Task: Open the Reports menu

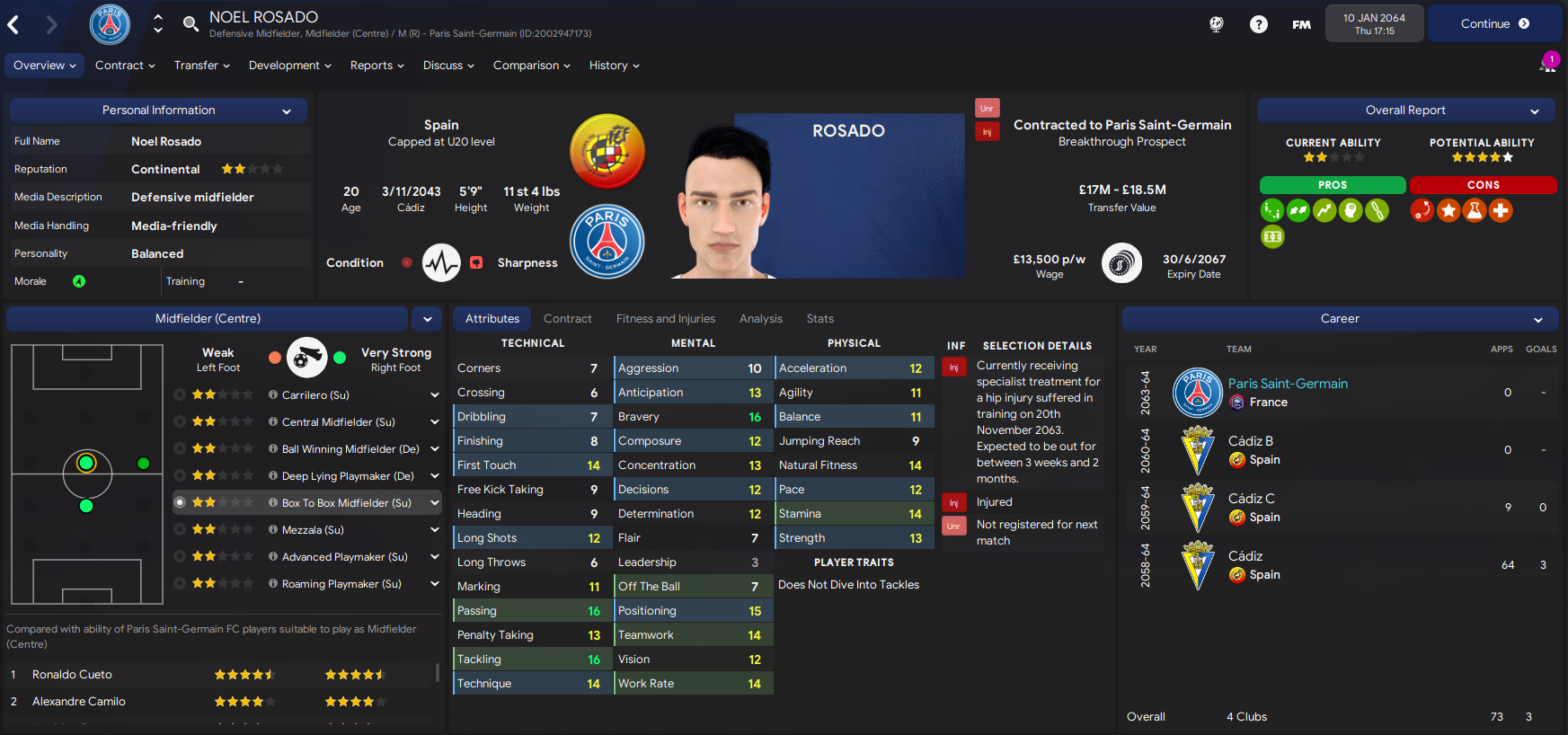Action: coord(376,66)
